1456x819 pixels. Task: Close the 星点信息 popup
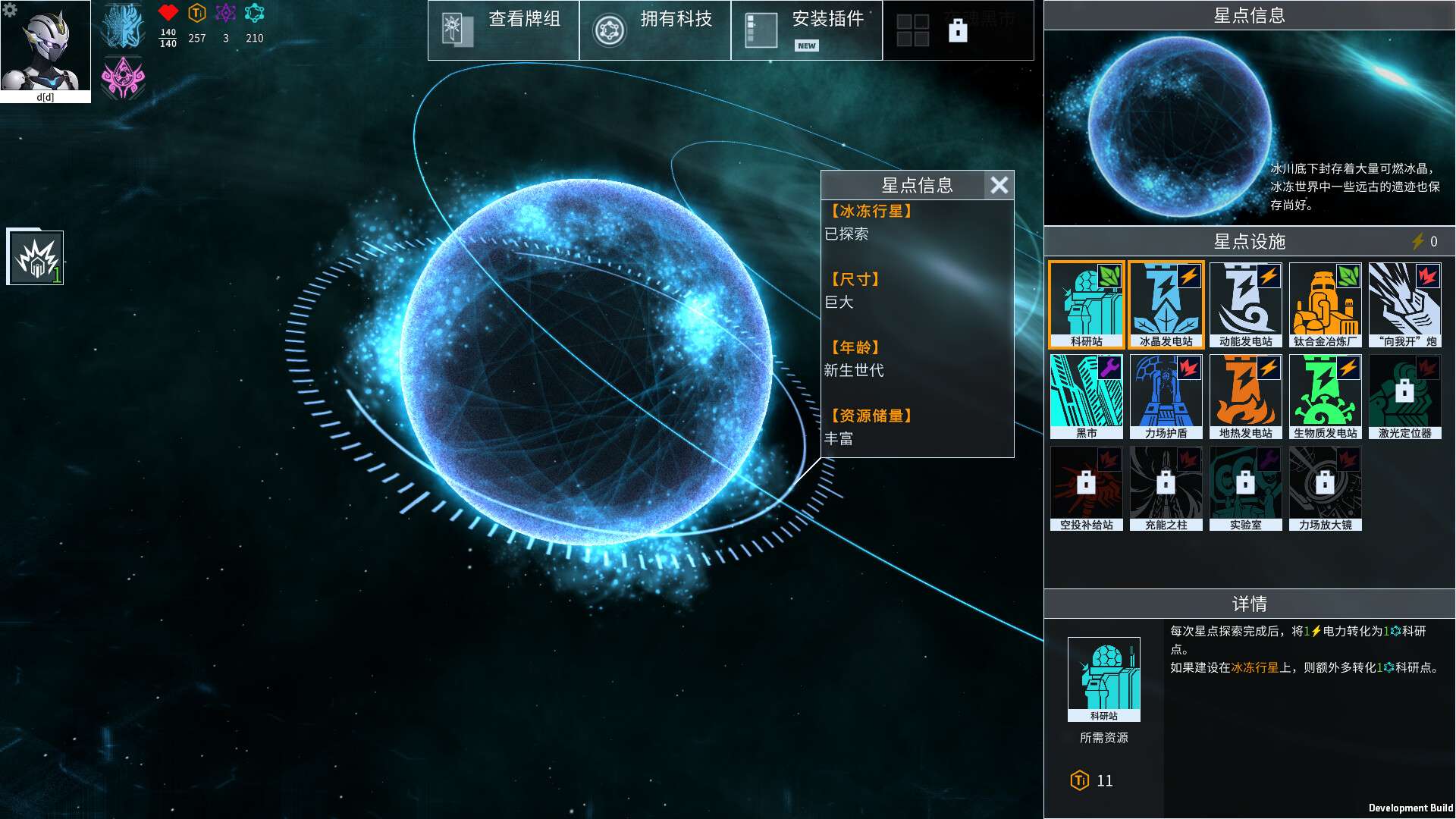(x=999, y=185)
